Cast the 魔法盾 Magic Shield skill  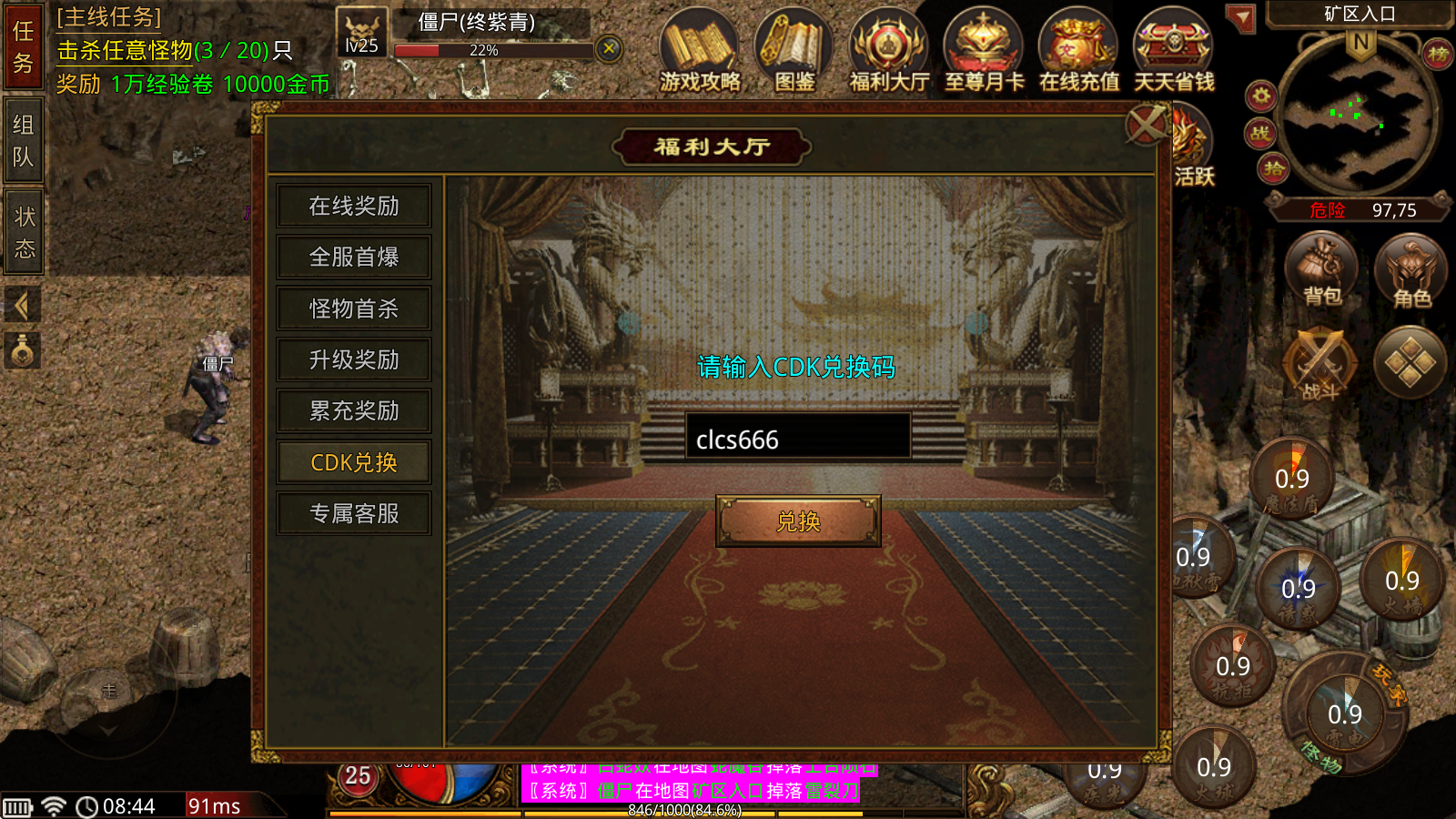pos(1293,477)
